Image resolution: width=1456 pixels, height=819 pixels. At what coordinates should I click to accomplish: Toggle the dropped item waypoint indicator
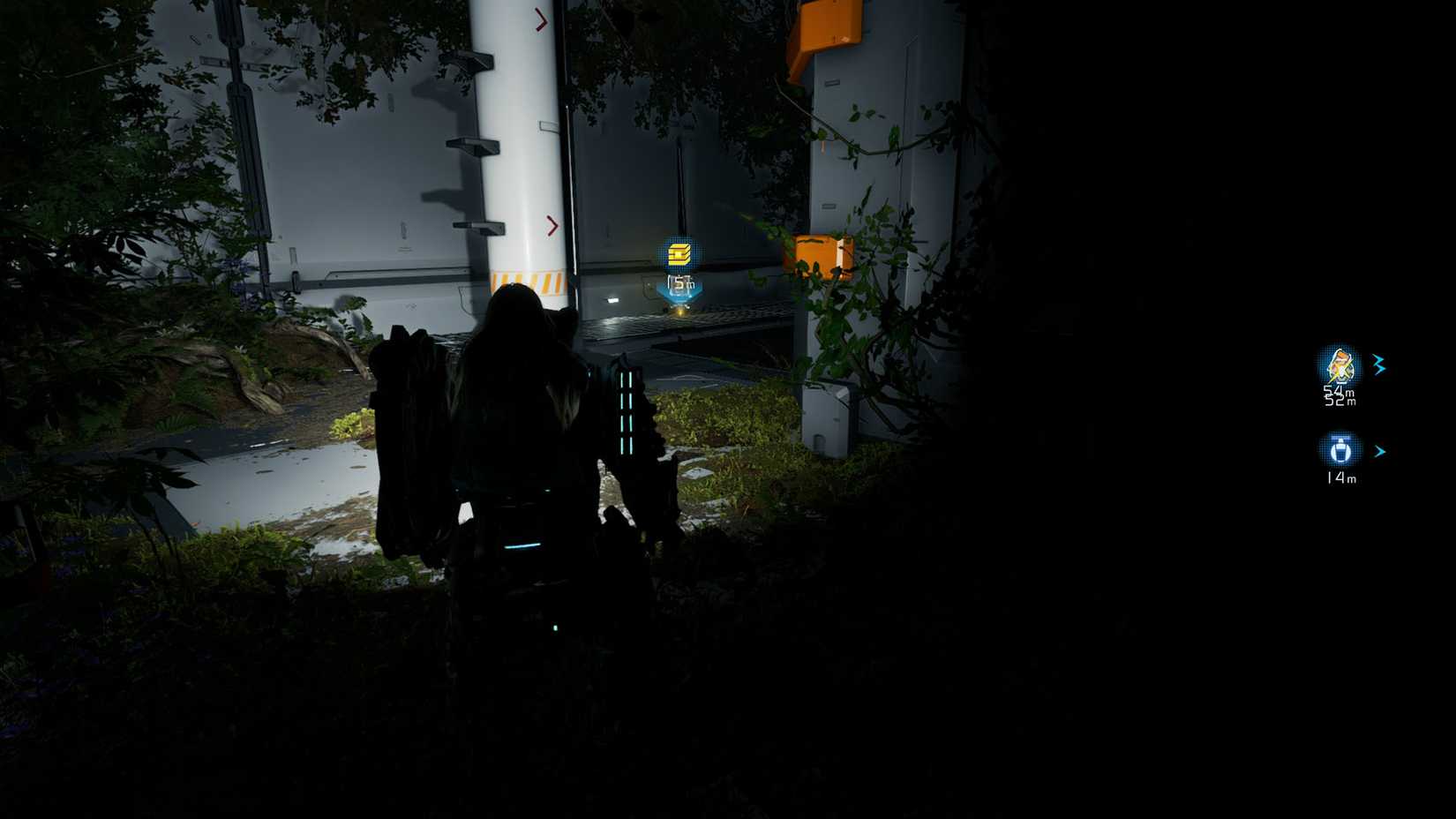(1340, 449)
